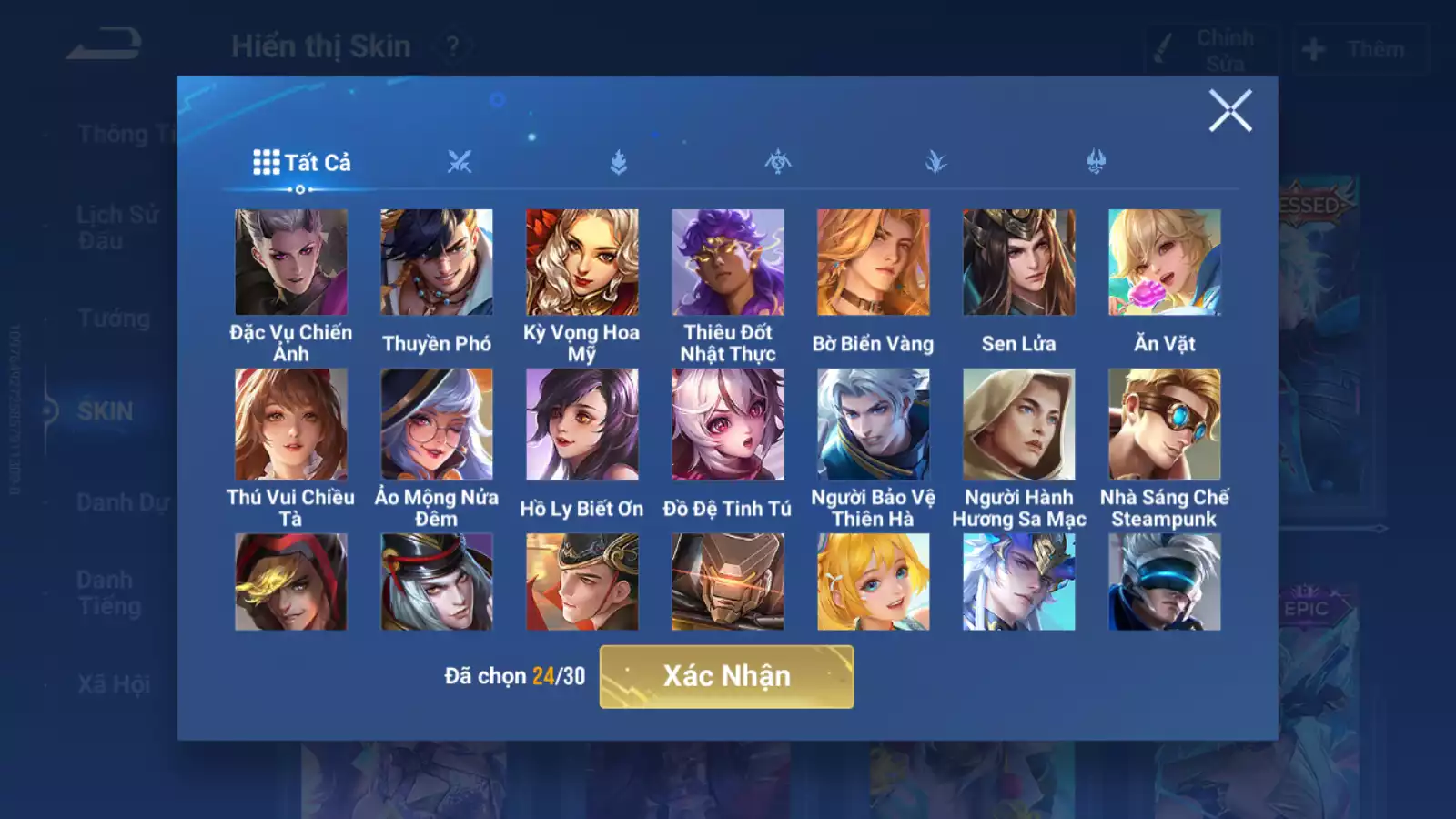Image resolution: width=1456 pixels, height=819 pixels.
Task: Select the Thú Vui Chiều Tà skin
Action: pos(291,424)
